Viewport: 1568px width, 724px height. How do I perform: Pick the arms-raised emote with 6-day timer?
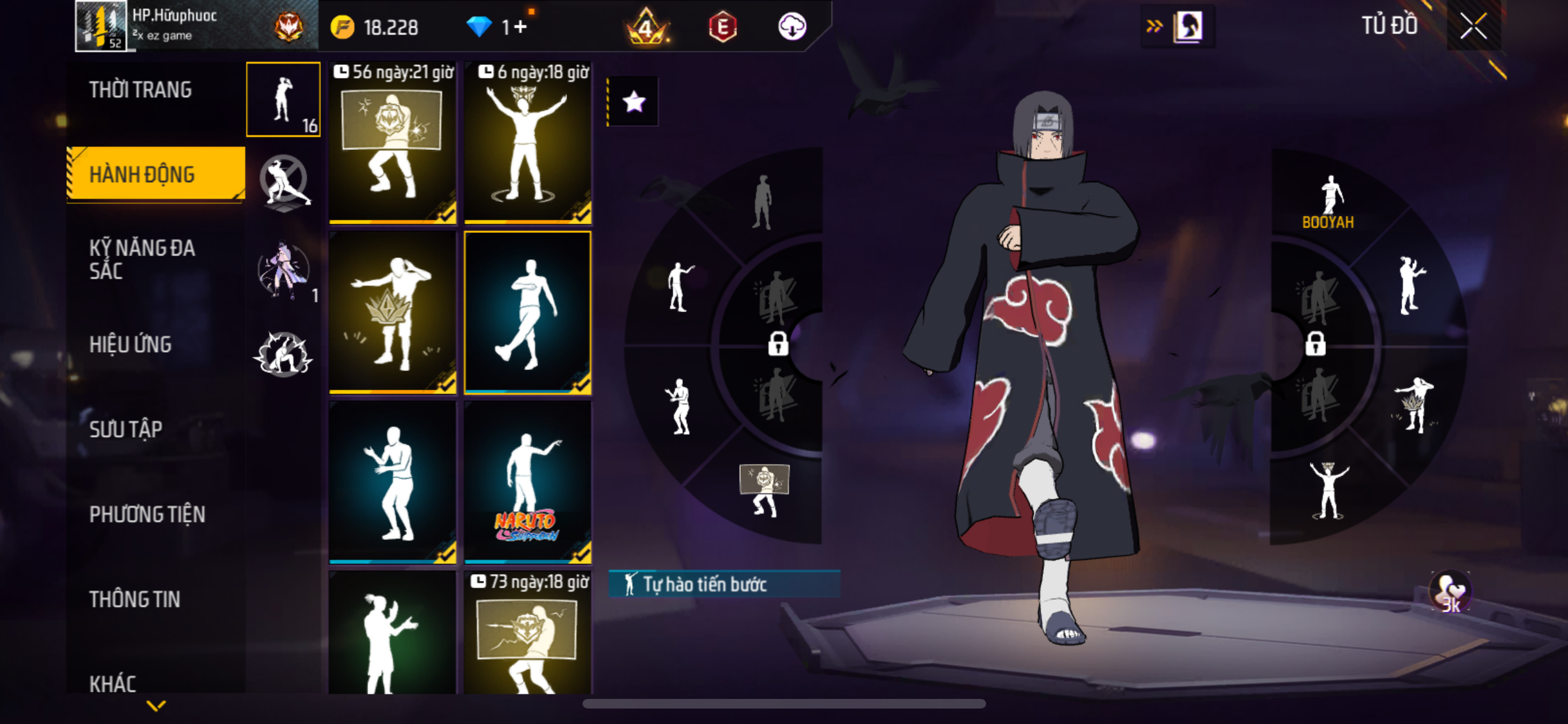528,143
